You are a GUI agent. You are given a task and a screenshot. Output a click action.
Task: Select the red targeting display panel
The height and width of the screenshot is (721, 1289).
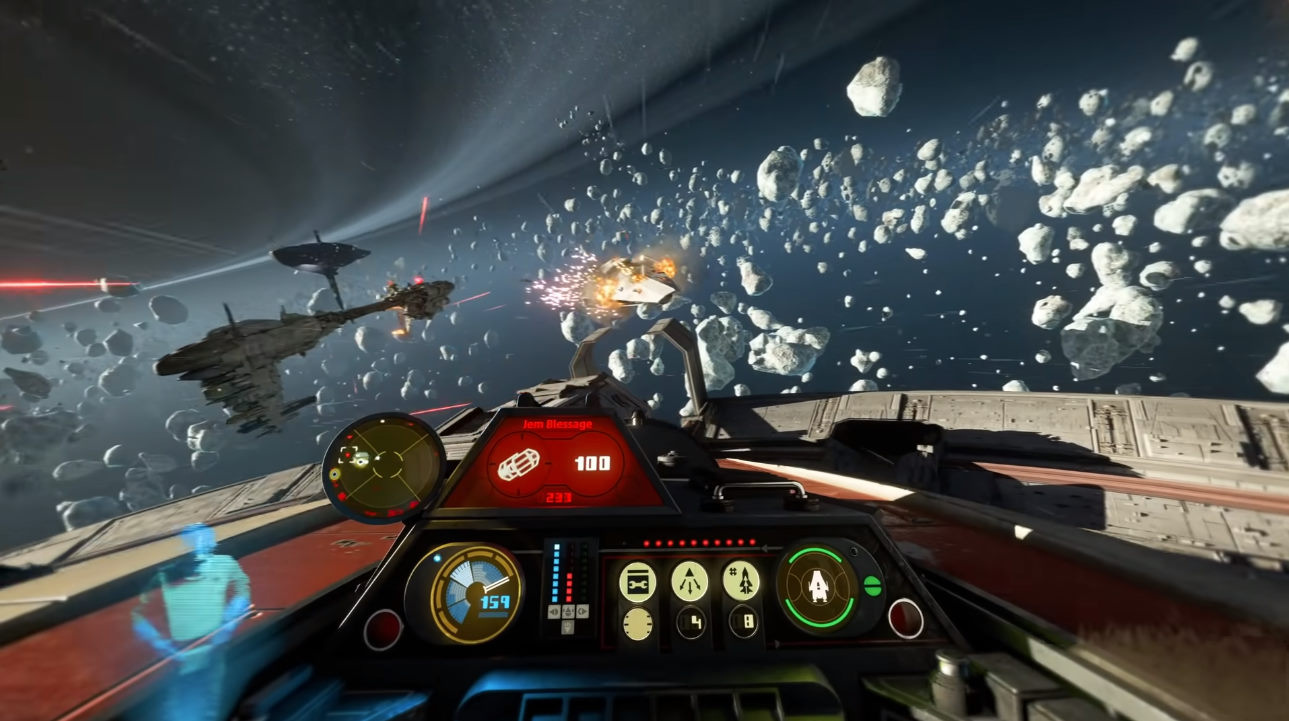tap(553, 462)
